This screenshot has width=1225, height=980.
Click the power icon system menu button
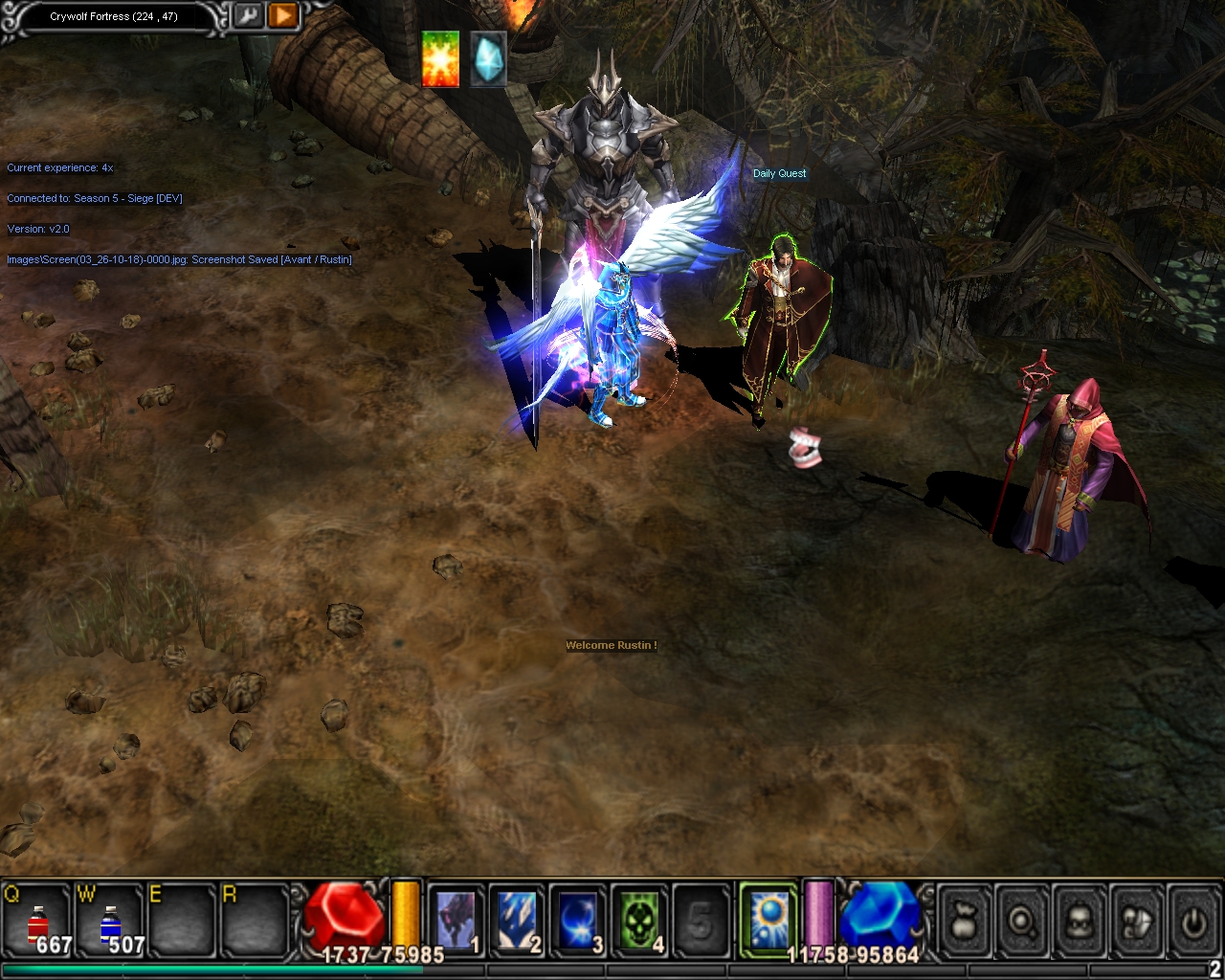tap(1192, 921)
